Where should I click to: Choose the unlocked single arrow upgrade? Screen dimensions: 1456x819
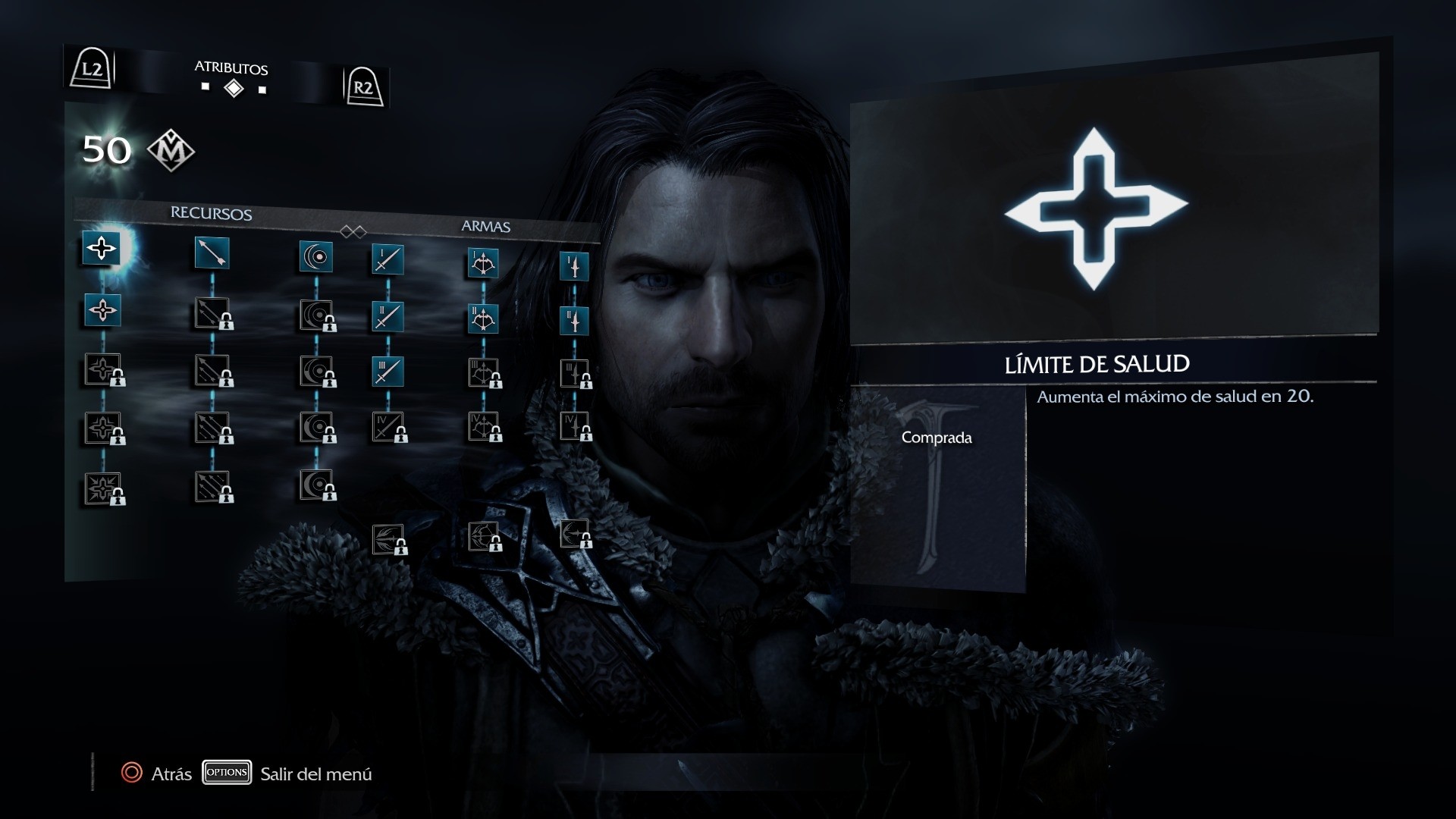212,253
